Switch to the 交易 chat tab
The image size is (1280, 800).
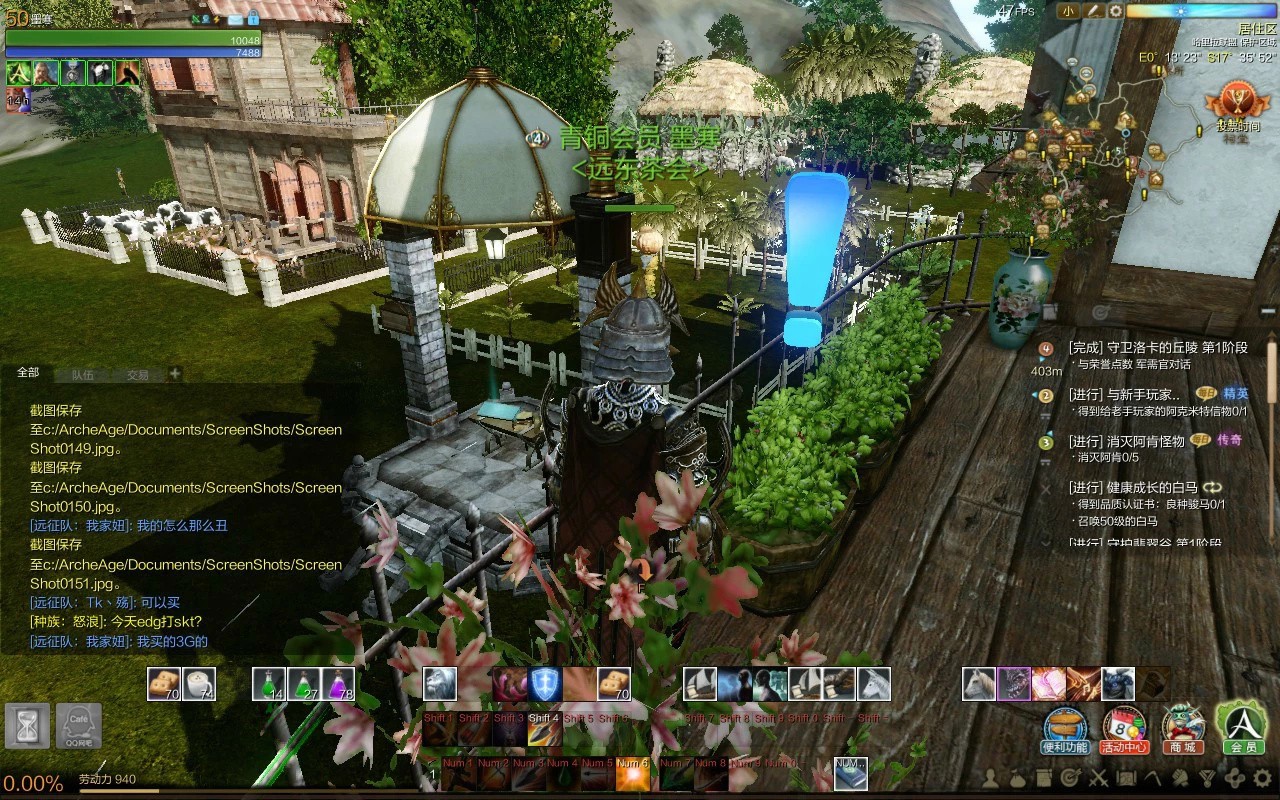(137, 375)
